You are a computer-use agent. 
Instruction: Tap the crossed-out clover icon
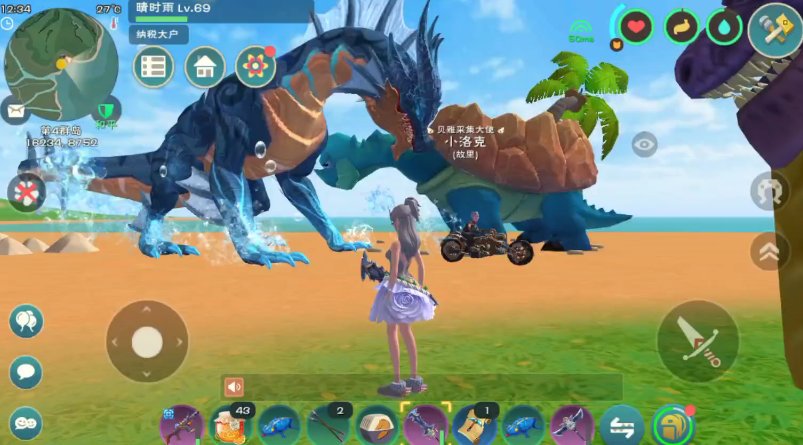(x=25, y=192)
